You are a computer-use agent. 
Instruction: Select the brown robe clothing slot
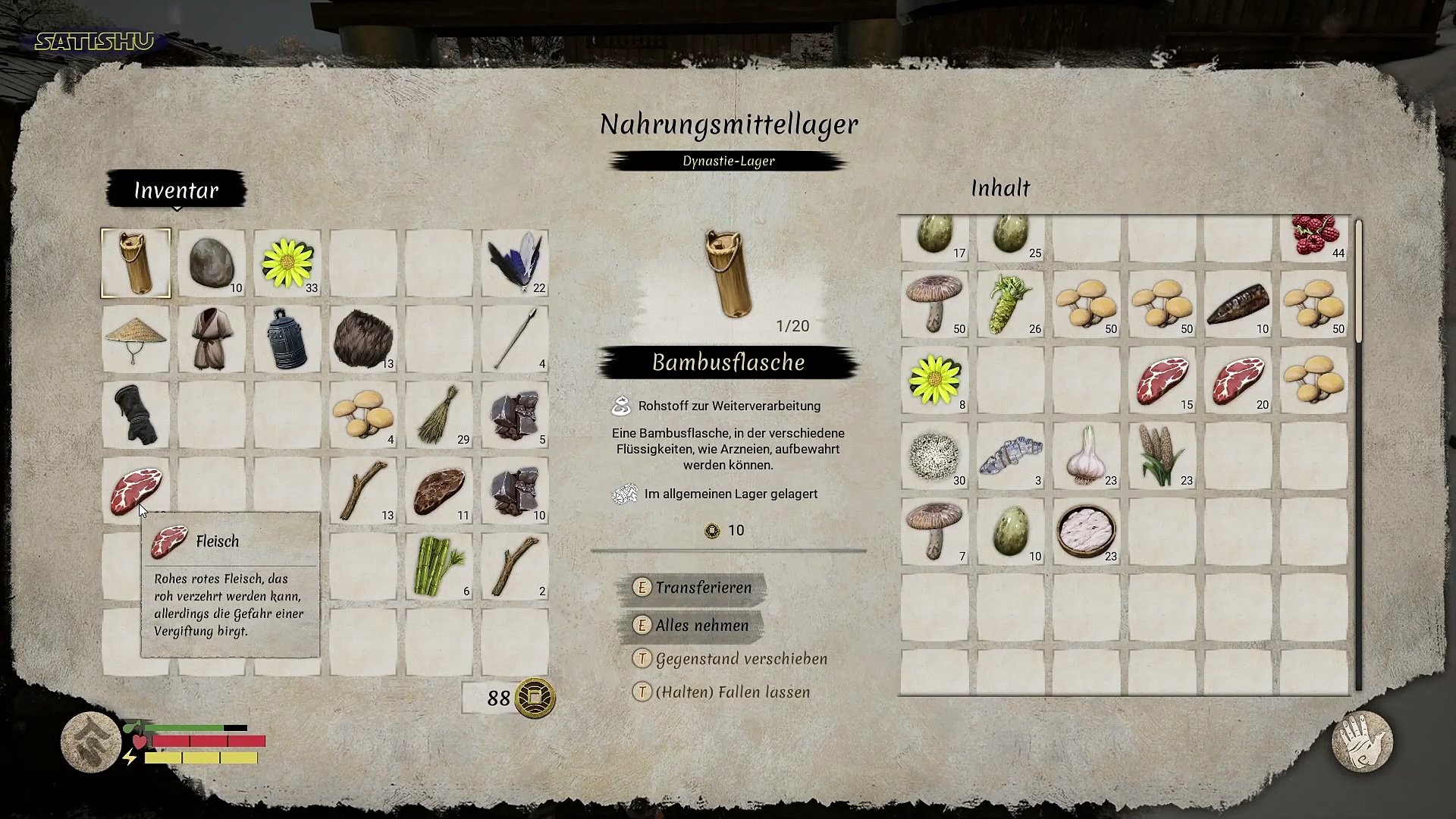(x=212, y=339)
